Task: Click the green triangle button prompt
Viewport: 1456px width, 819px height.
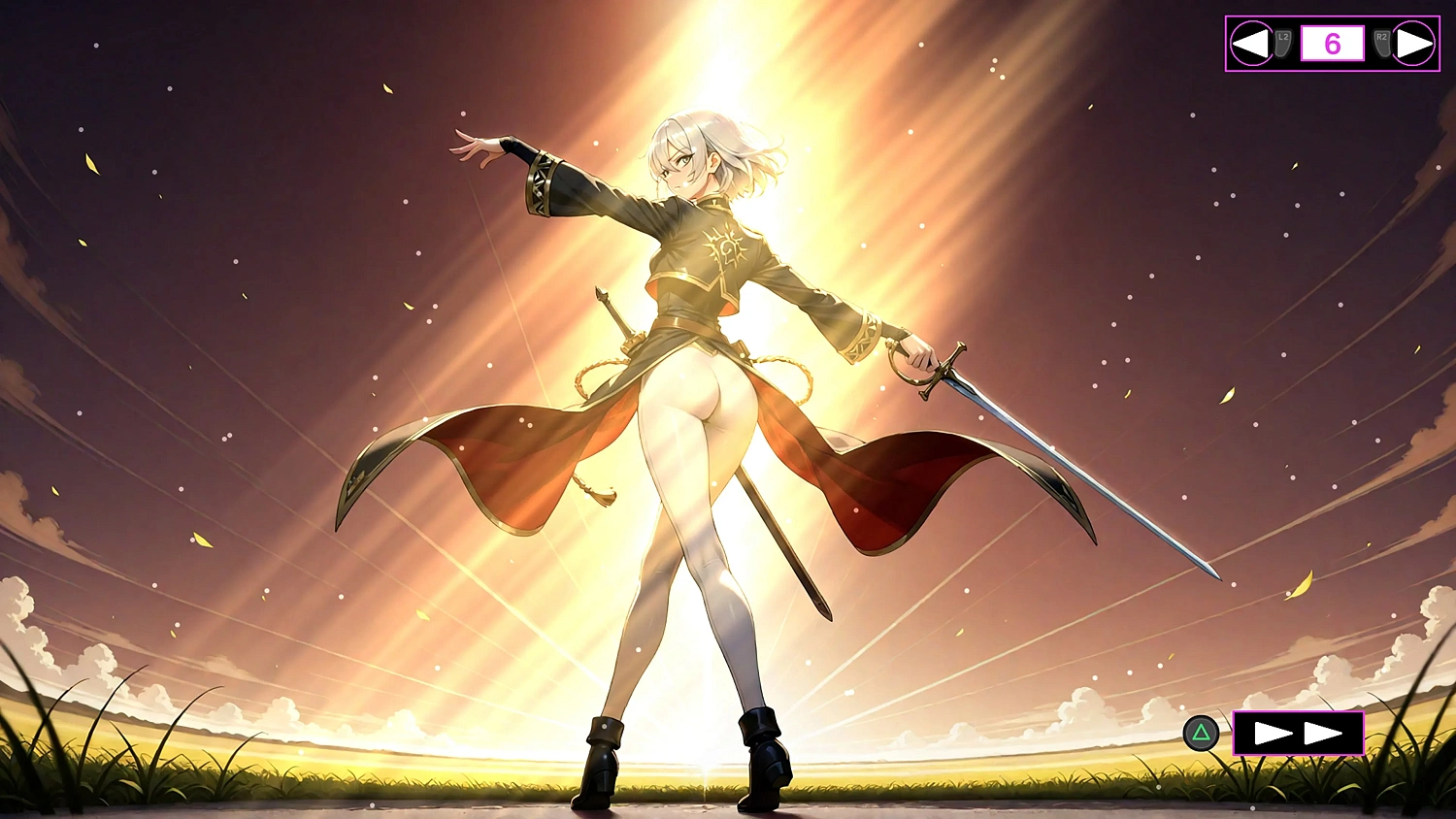Action: [x=1201, y=734]
